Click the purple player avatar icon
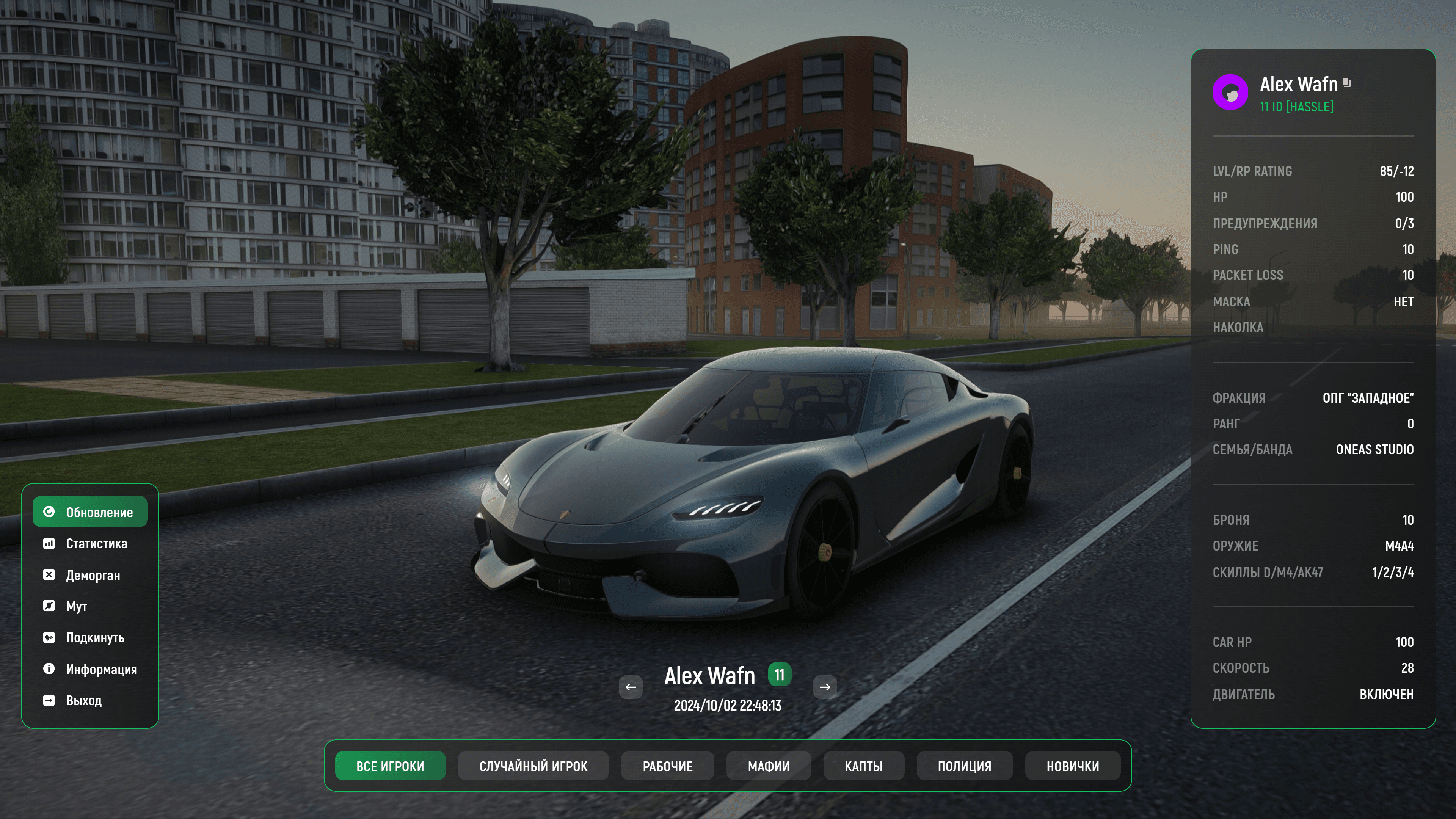1456x819 pixels. point(1230,92)
